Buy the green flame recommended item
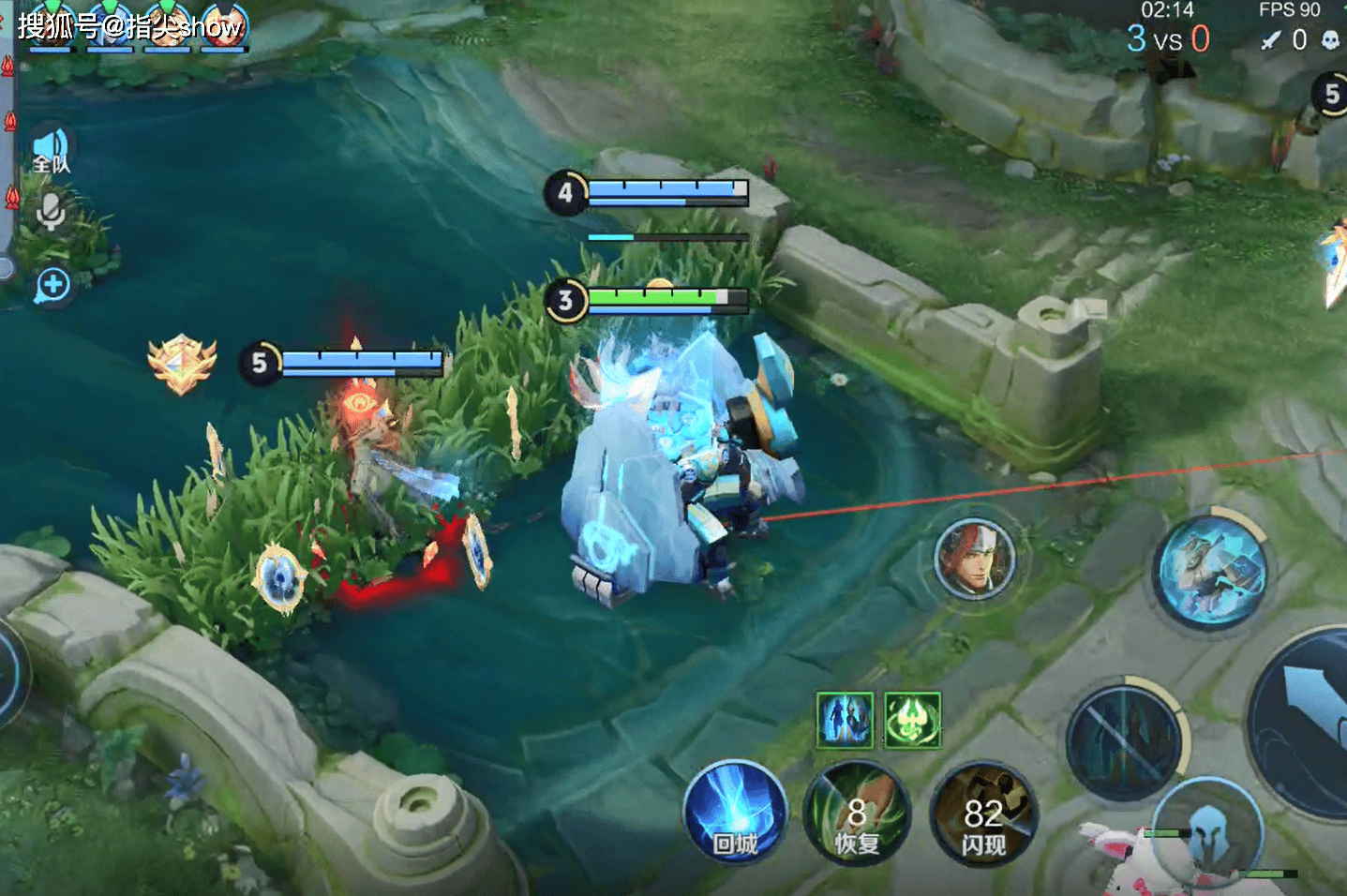This screenshot has width=1347, height=896. pos(912,720)
